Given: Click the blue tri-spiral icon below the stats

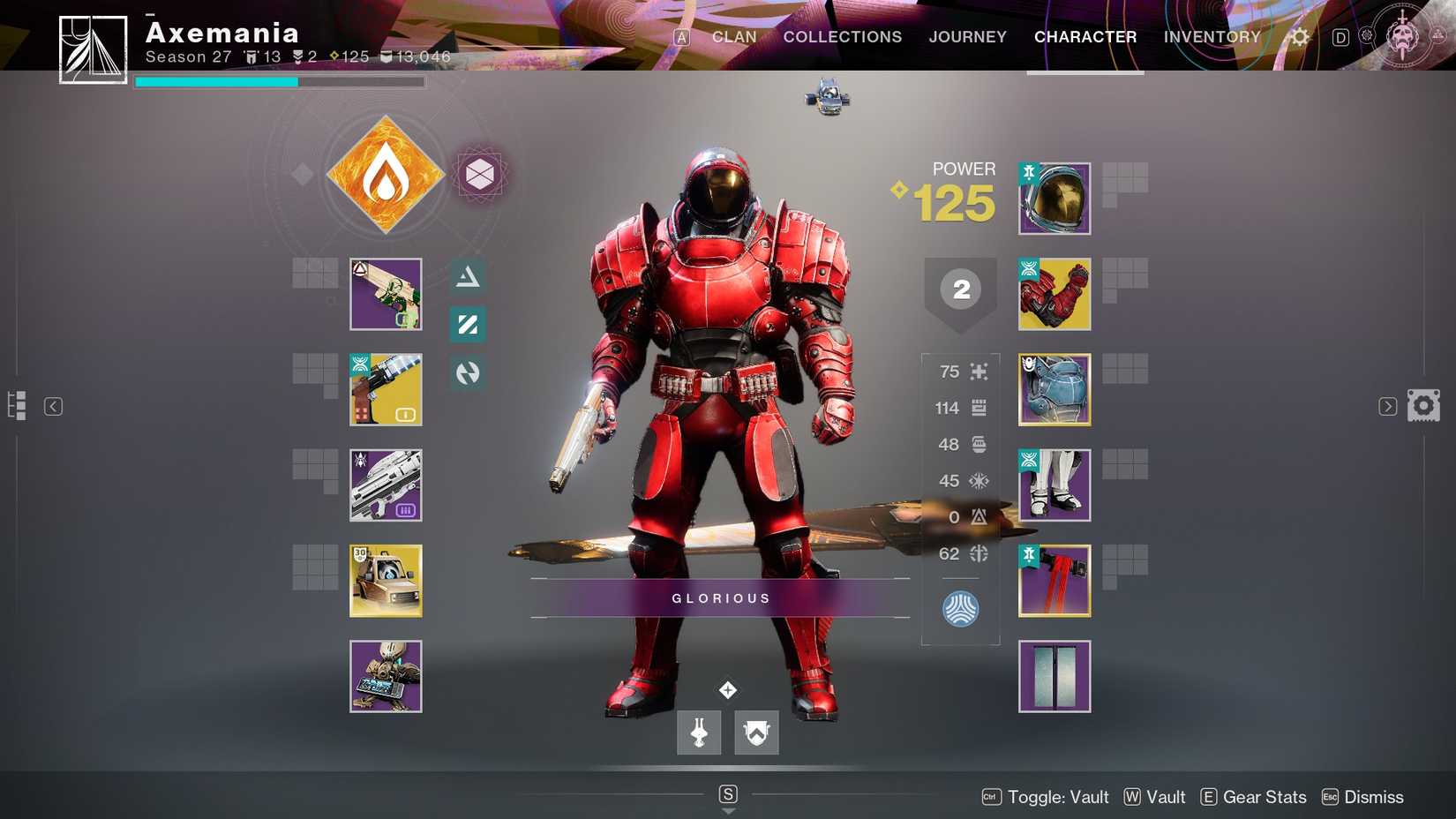Looking at the screenshot, I should click(x=960, y=608).
